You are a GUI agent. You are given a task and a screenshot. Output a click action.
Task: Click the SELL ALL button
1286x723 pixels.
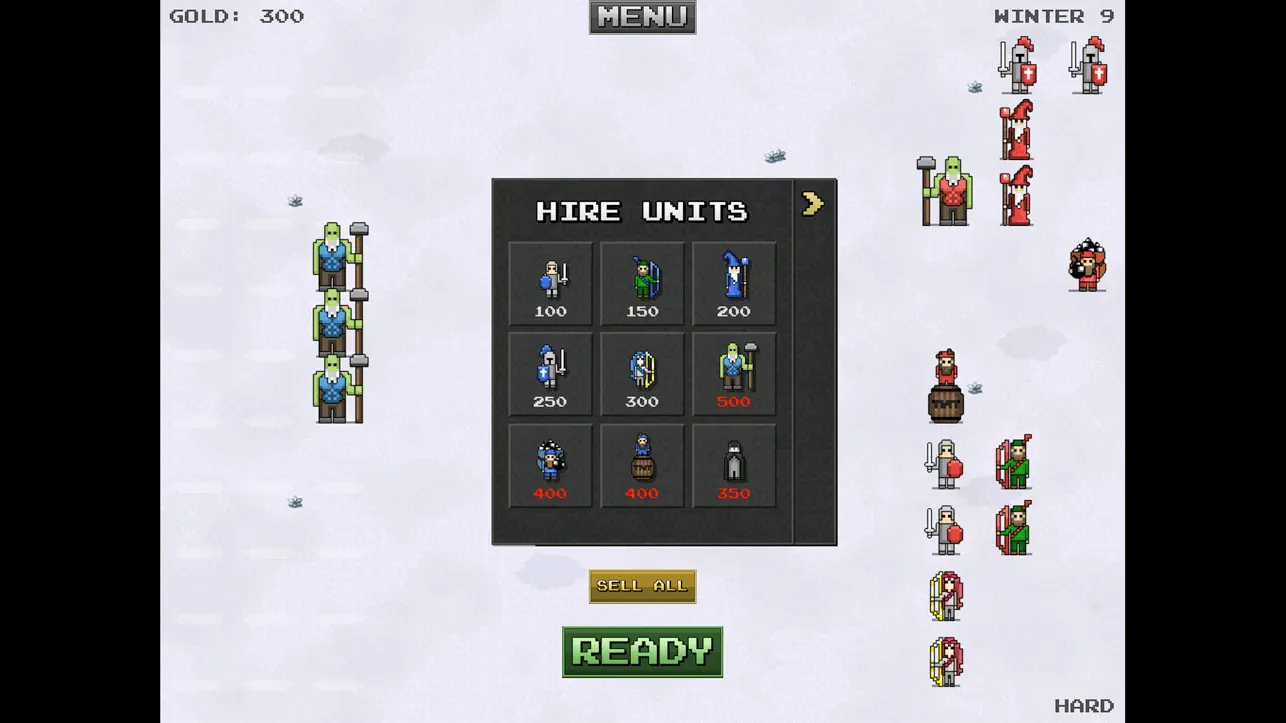click(x=642, y=586)
